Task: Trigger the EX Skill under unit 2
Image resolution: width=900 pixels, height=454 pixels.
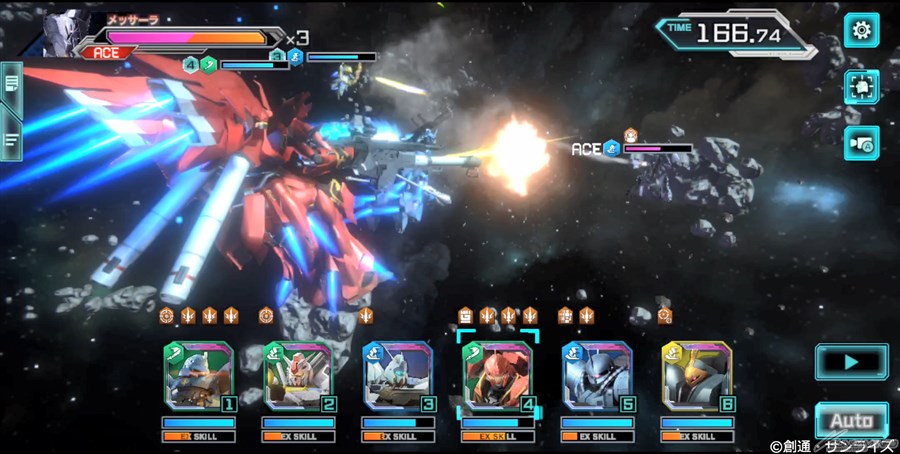Action: pyautogui.click(x=299, y=436)
